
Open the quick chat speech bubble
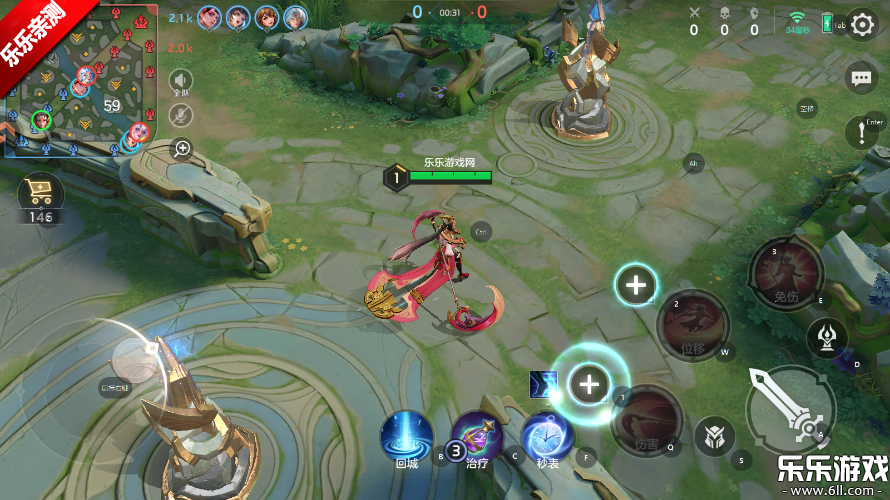point(861,77)
